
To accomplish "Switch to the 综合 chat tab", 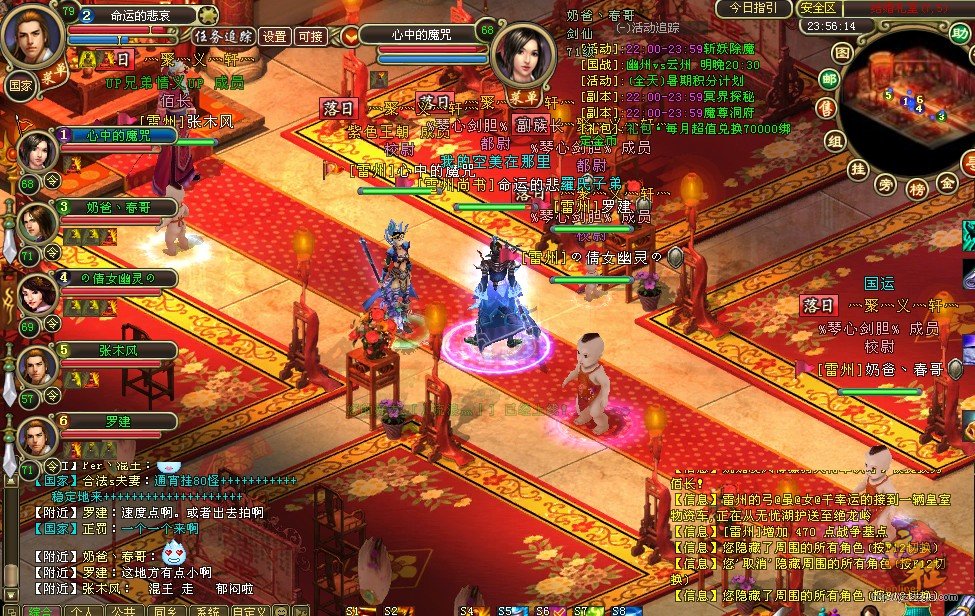I will click(40, 611).
